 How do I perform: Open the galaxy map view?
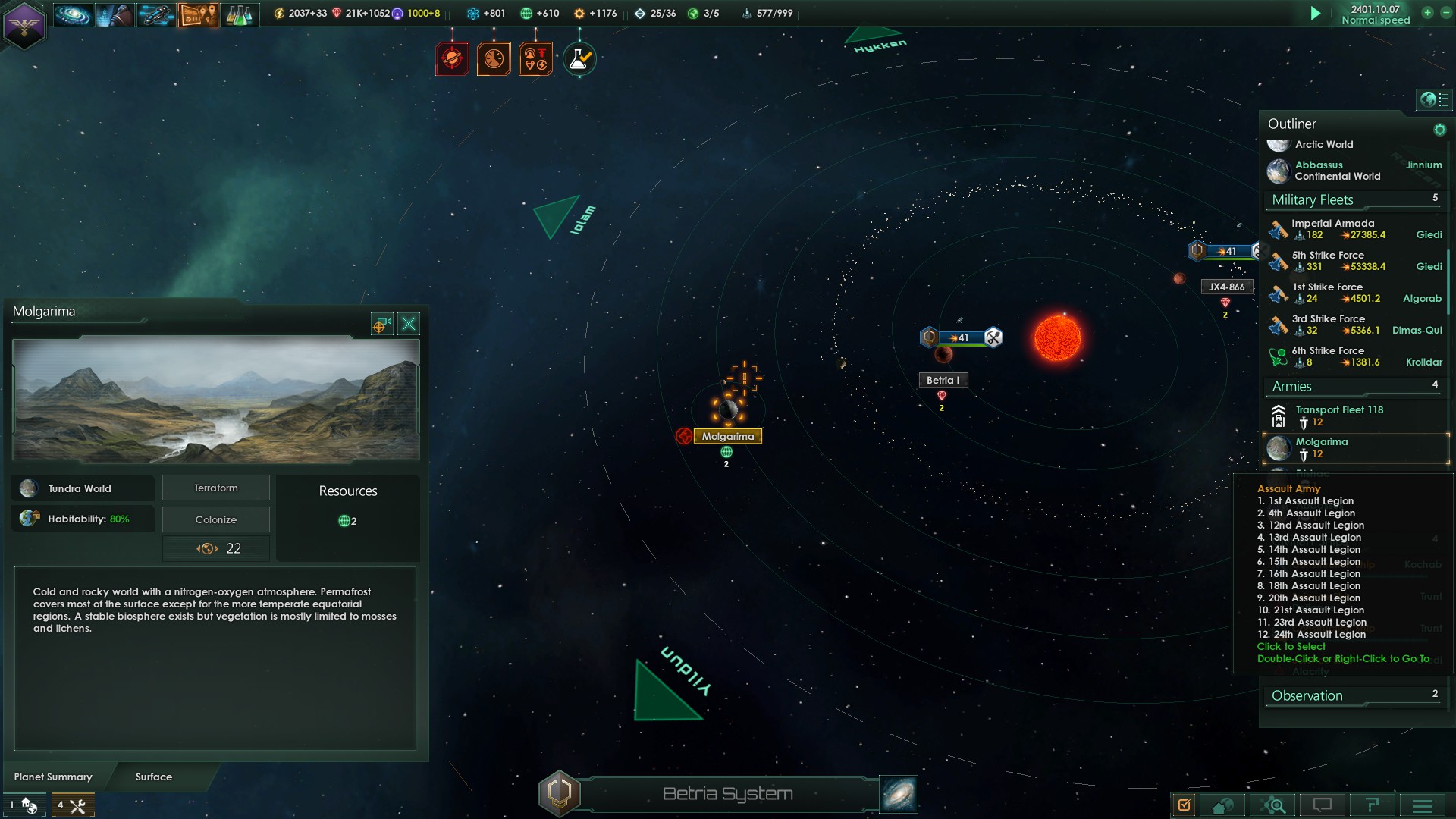tap(899, 794)
